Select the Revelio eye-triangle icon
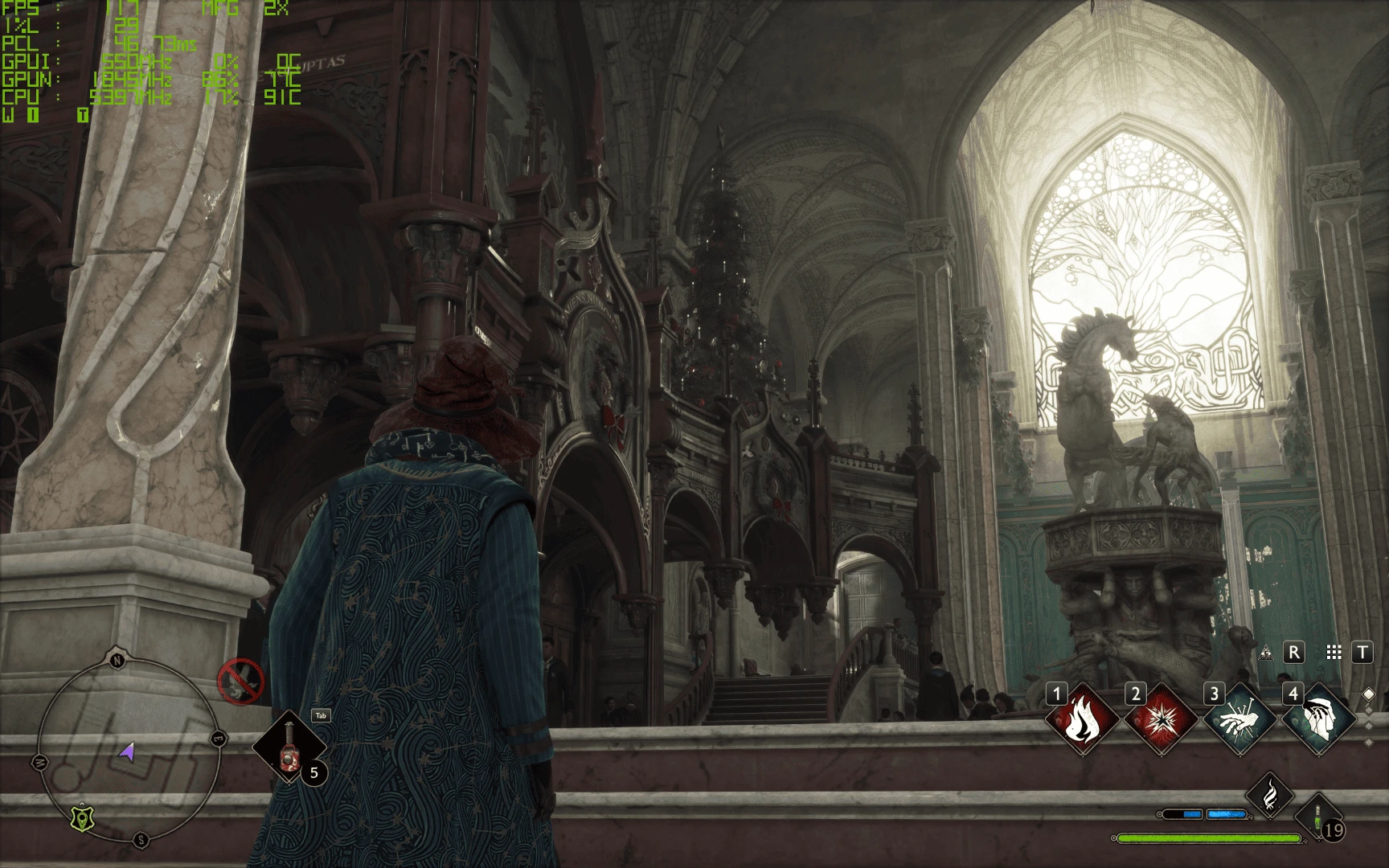Image resolution: width=1389 pixels, height=868 pixels. (1266, 653)
